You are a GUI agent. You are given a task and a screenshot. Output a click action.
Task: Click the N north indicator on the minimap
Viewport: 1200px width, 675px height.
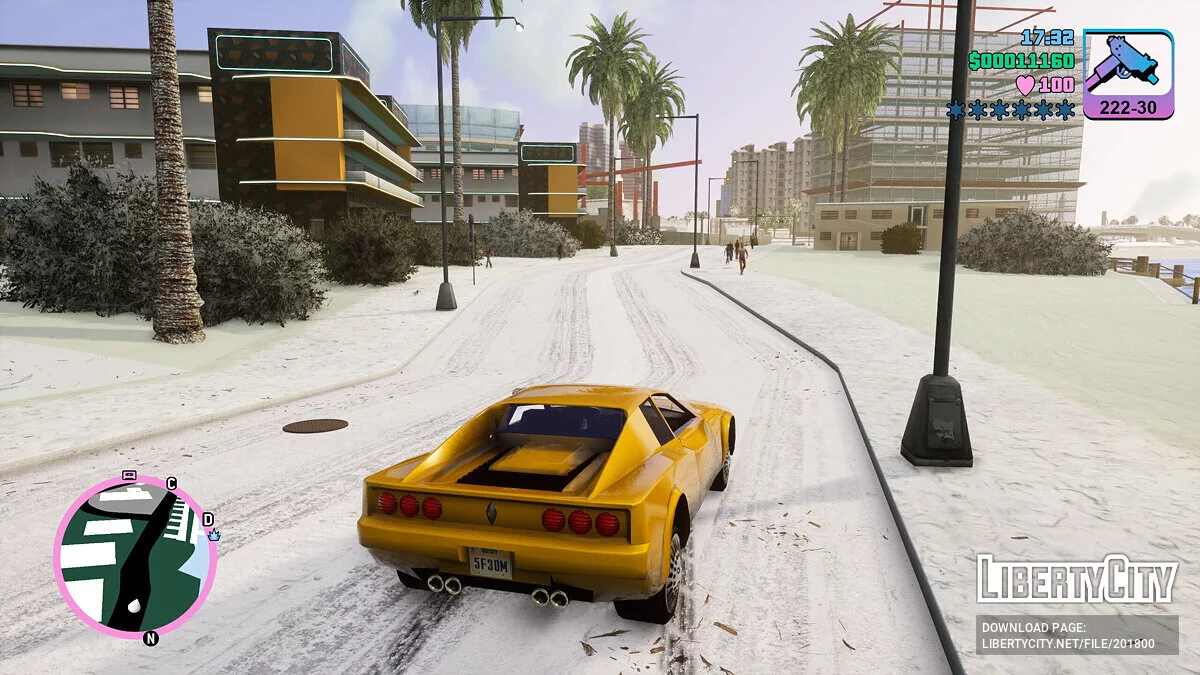[151, 638]
